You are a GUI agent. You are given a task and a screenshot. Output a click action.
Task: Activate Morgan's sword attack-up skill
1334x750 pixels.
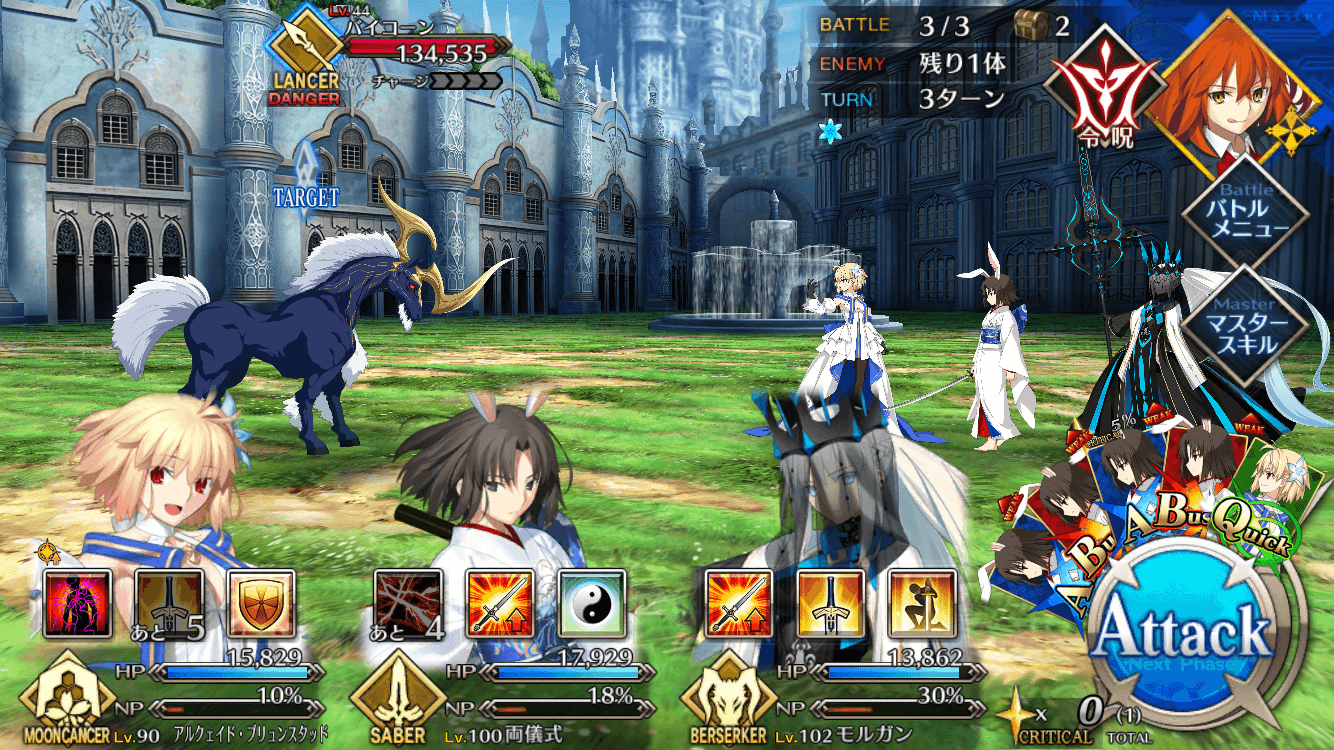[739, 604]
